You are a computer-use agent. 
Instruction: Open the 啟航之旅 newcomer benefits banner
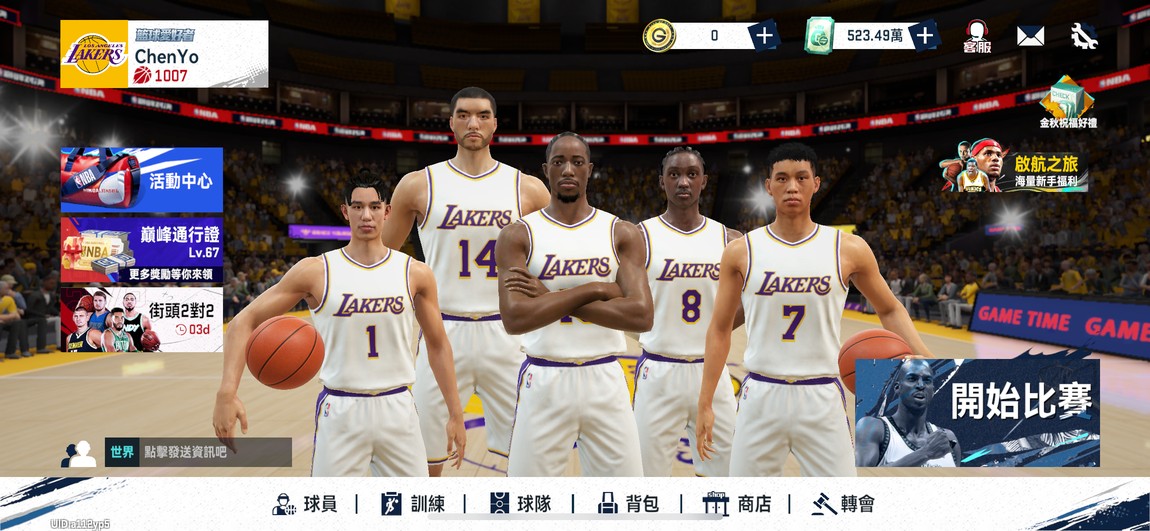(1014, 167)
